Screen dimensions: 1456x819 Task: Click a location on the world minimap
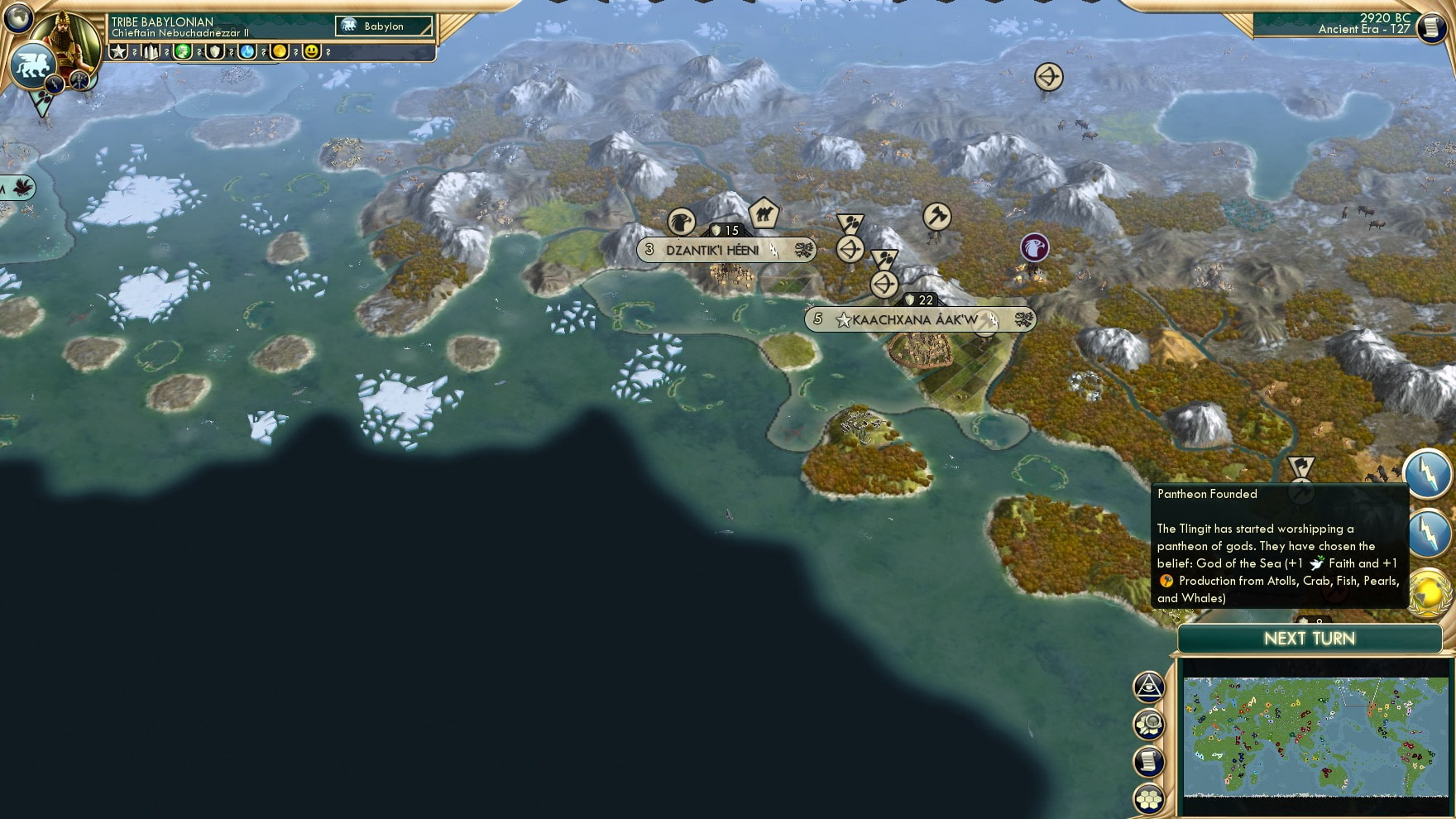1315,736
